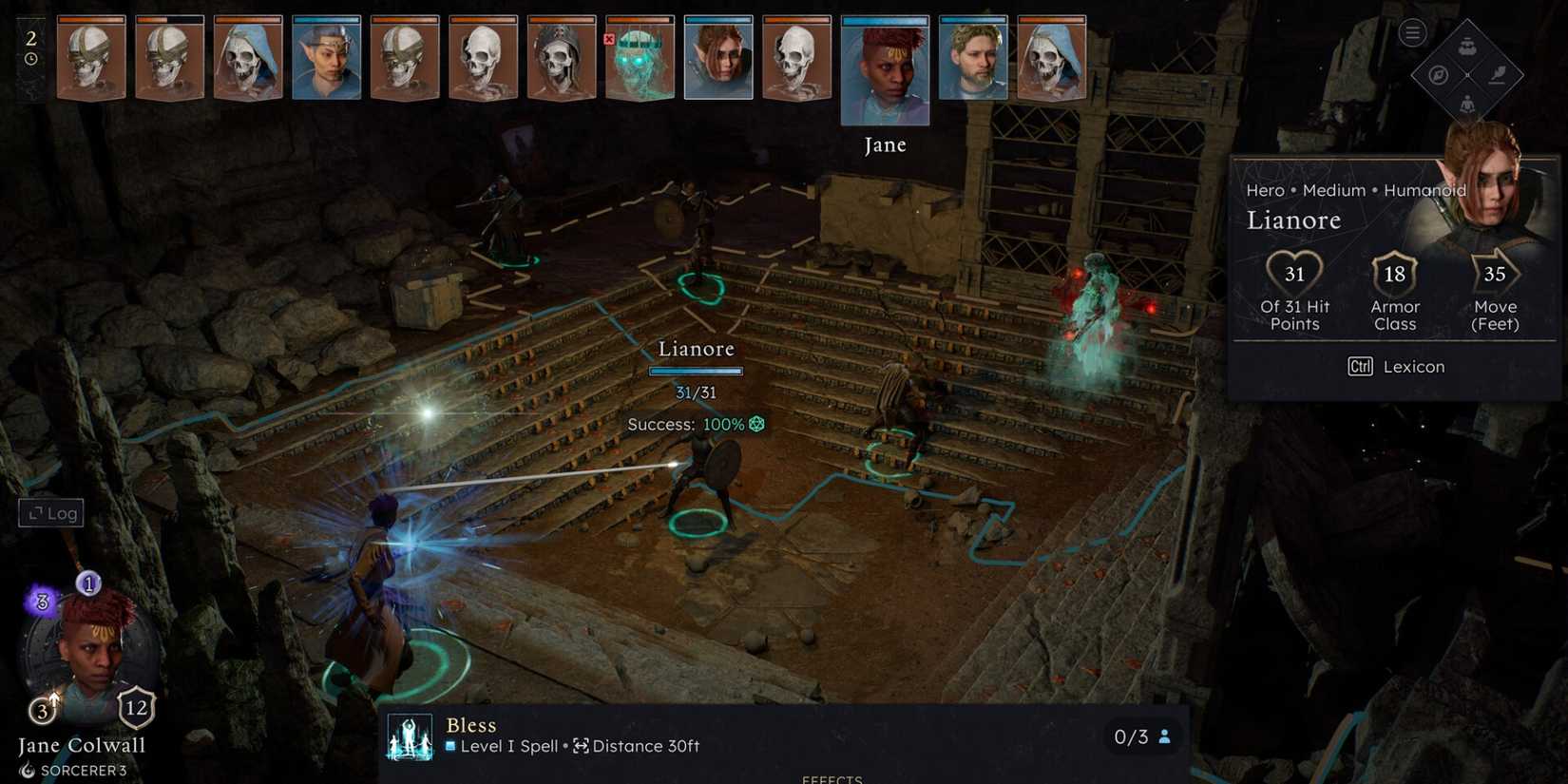Open the combat Log
Viewport: 1568px width, 784px height.
(x=51, y=512)
